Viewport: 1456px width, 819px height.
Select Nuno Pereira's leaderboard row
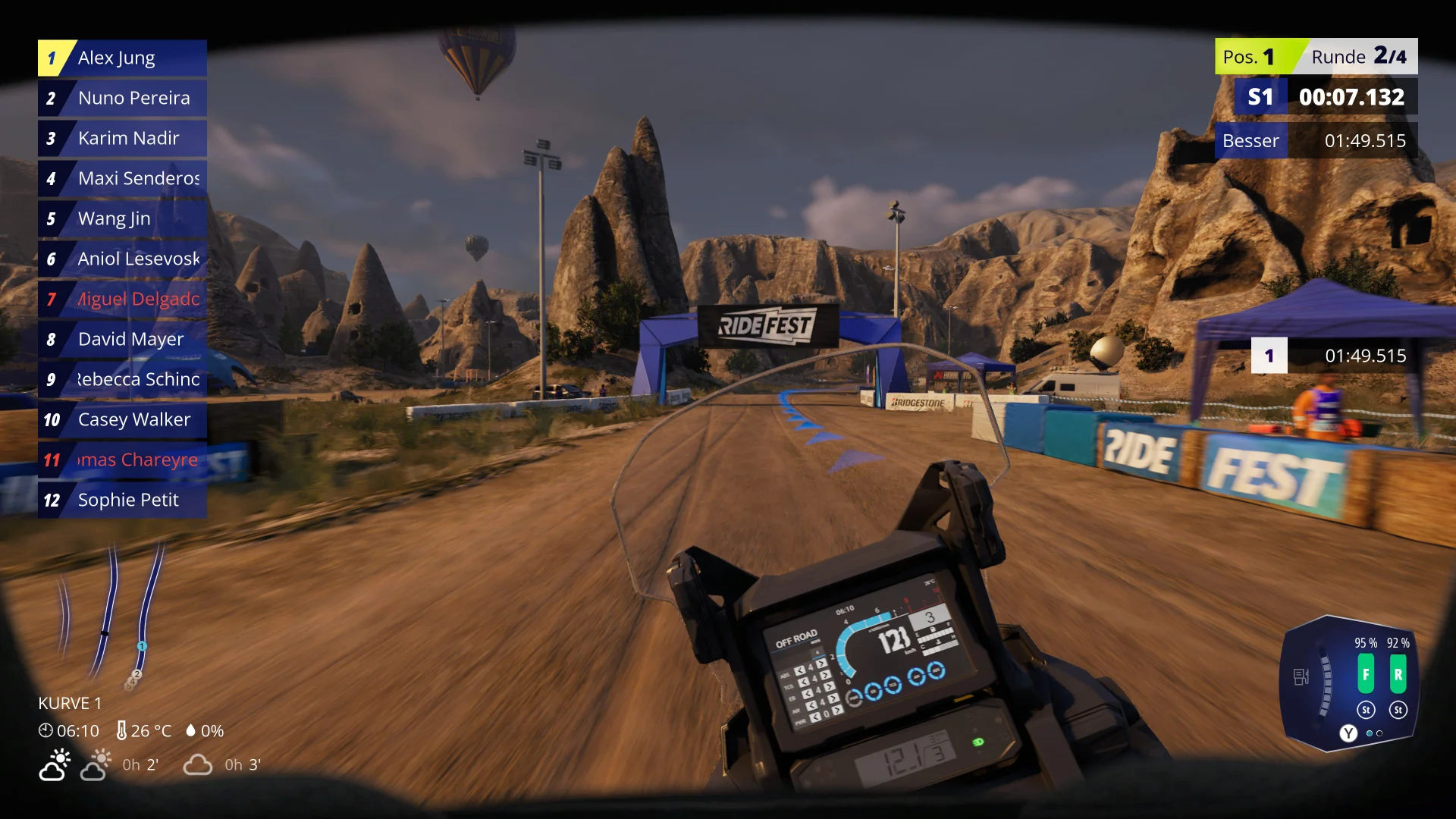click(x=122, y=99)
